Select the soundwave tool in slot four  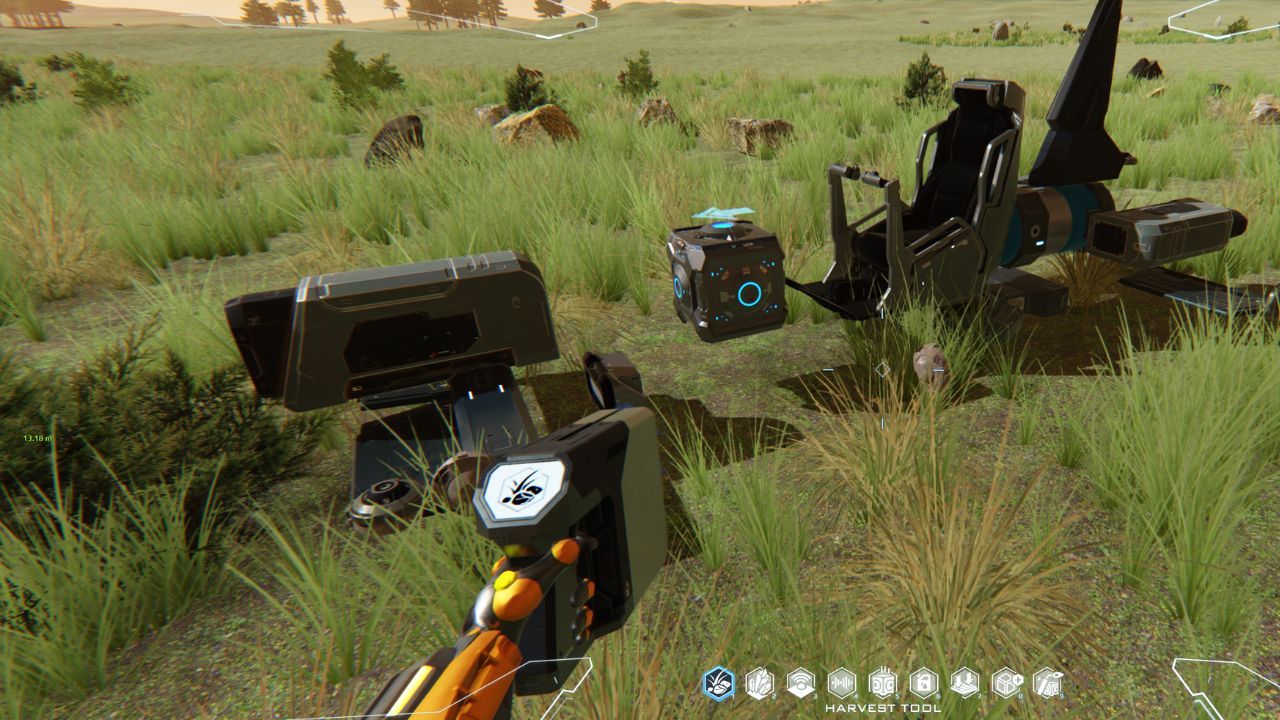pyautogui.click(x=841, y=683)
